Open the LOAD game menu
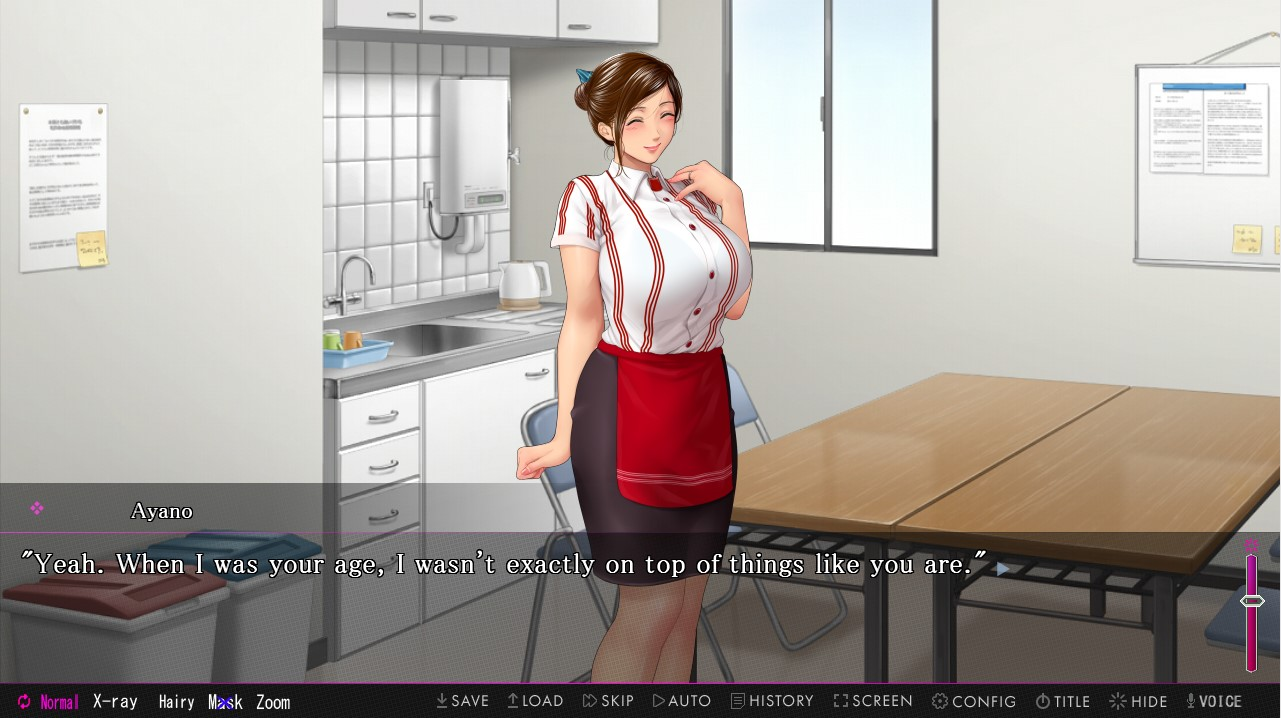This screenshot has width=1281, height=718. pos(535,701)
